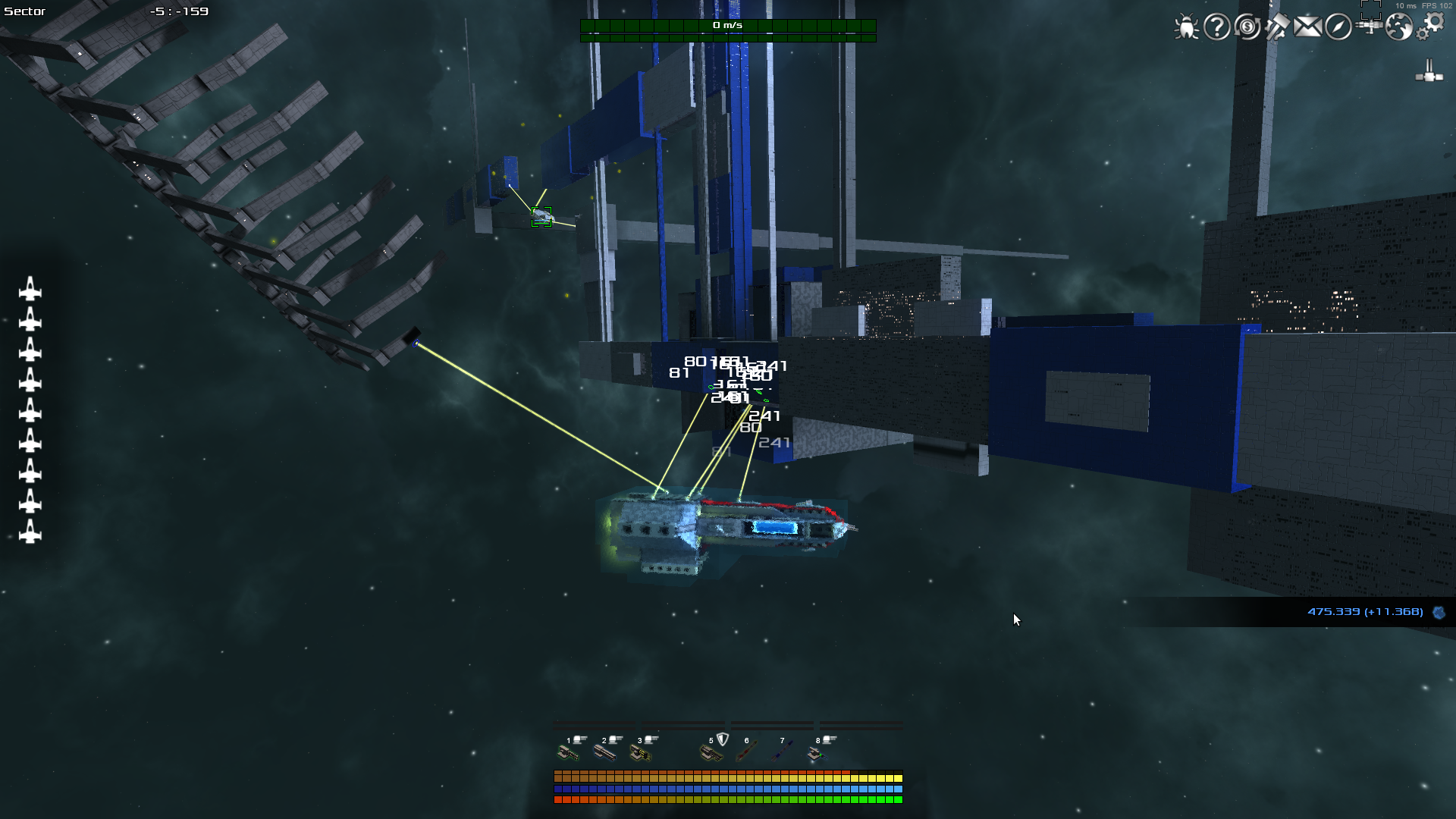Select weapon group 2 turret

[x=604, y=752]
